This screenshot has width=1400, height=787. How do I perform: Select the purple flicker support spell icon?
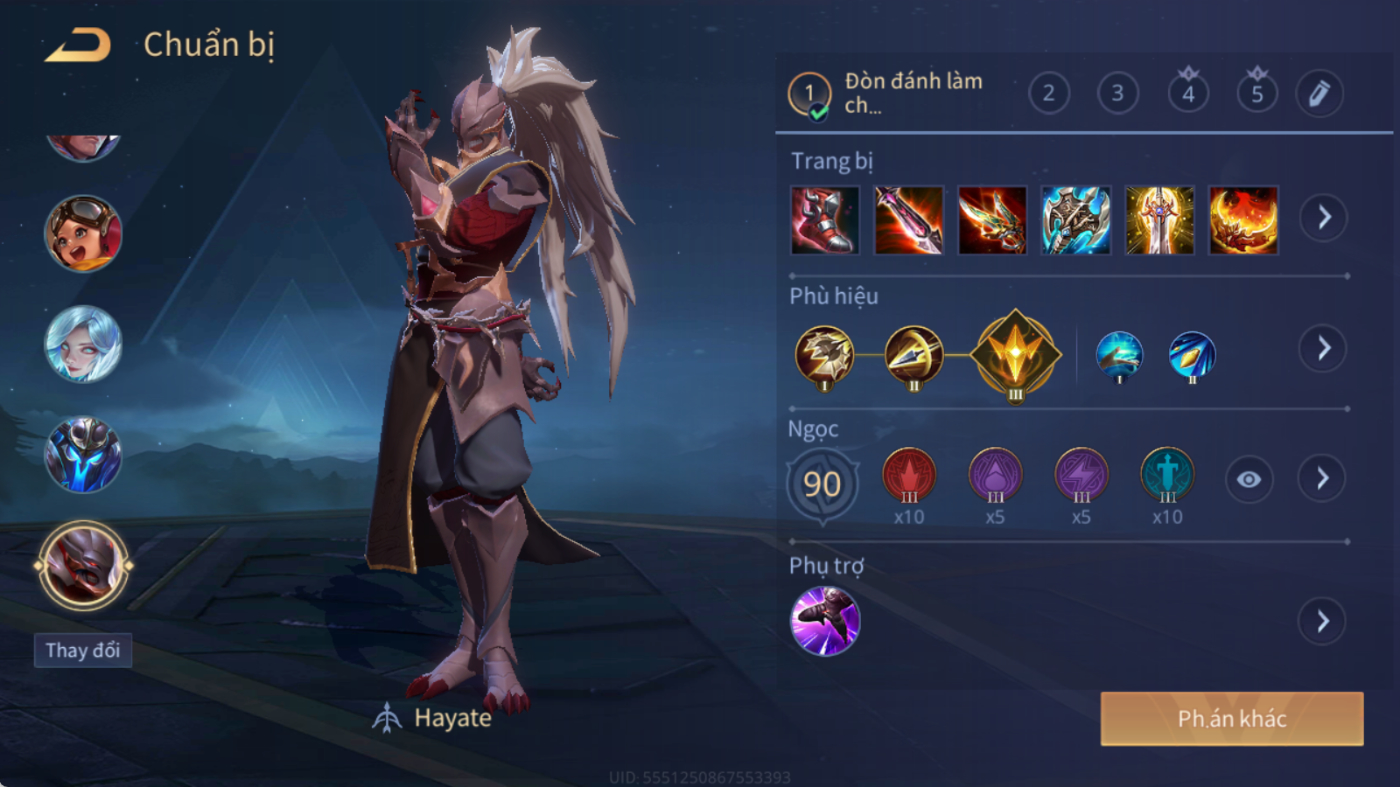click(x=825, y=621)
